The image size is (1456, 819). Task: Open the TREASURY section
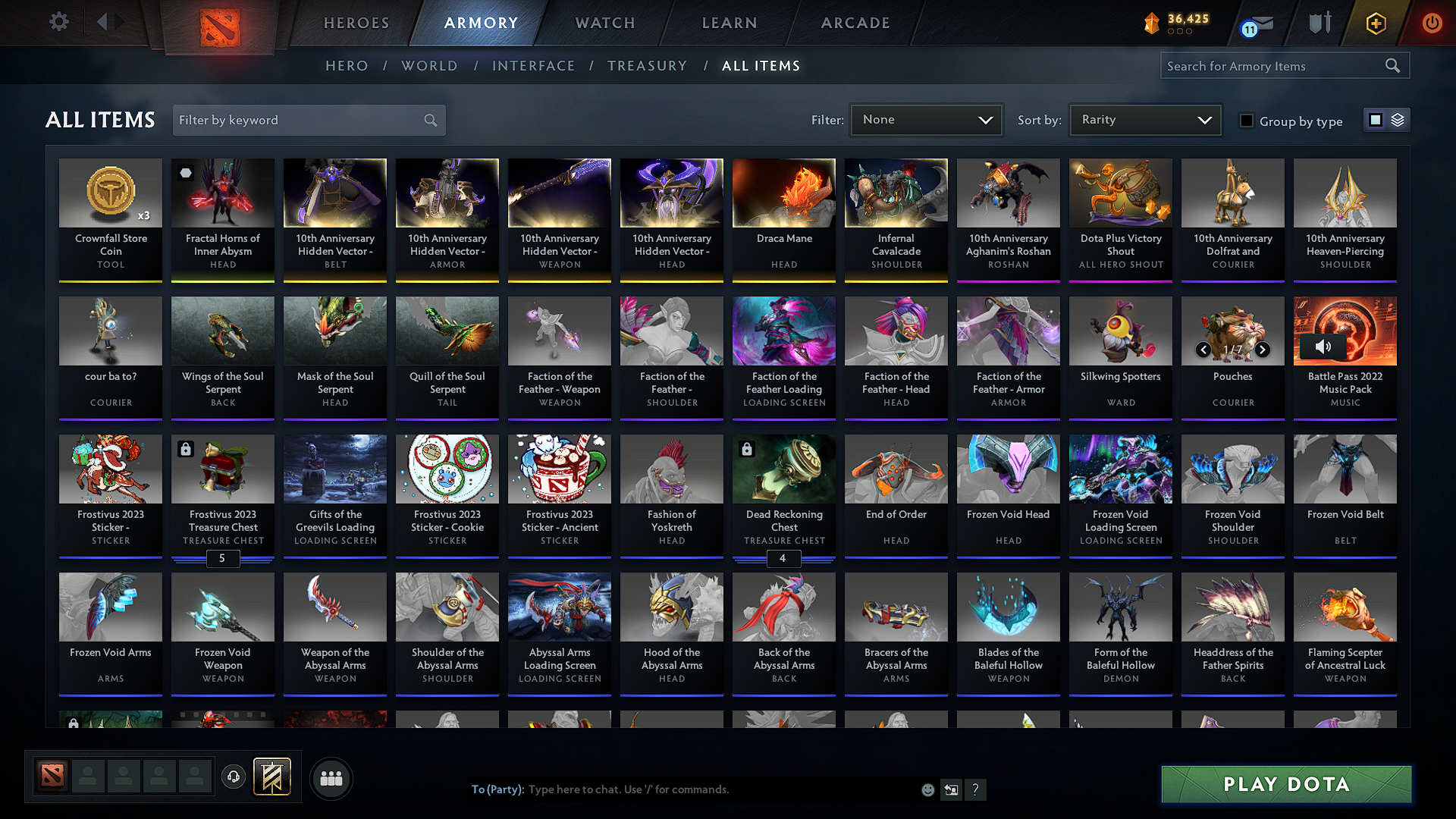(x=648, y=65)
